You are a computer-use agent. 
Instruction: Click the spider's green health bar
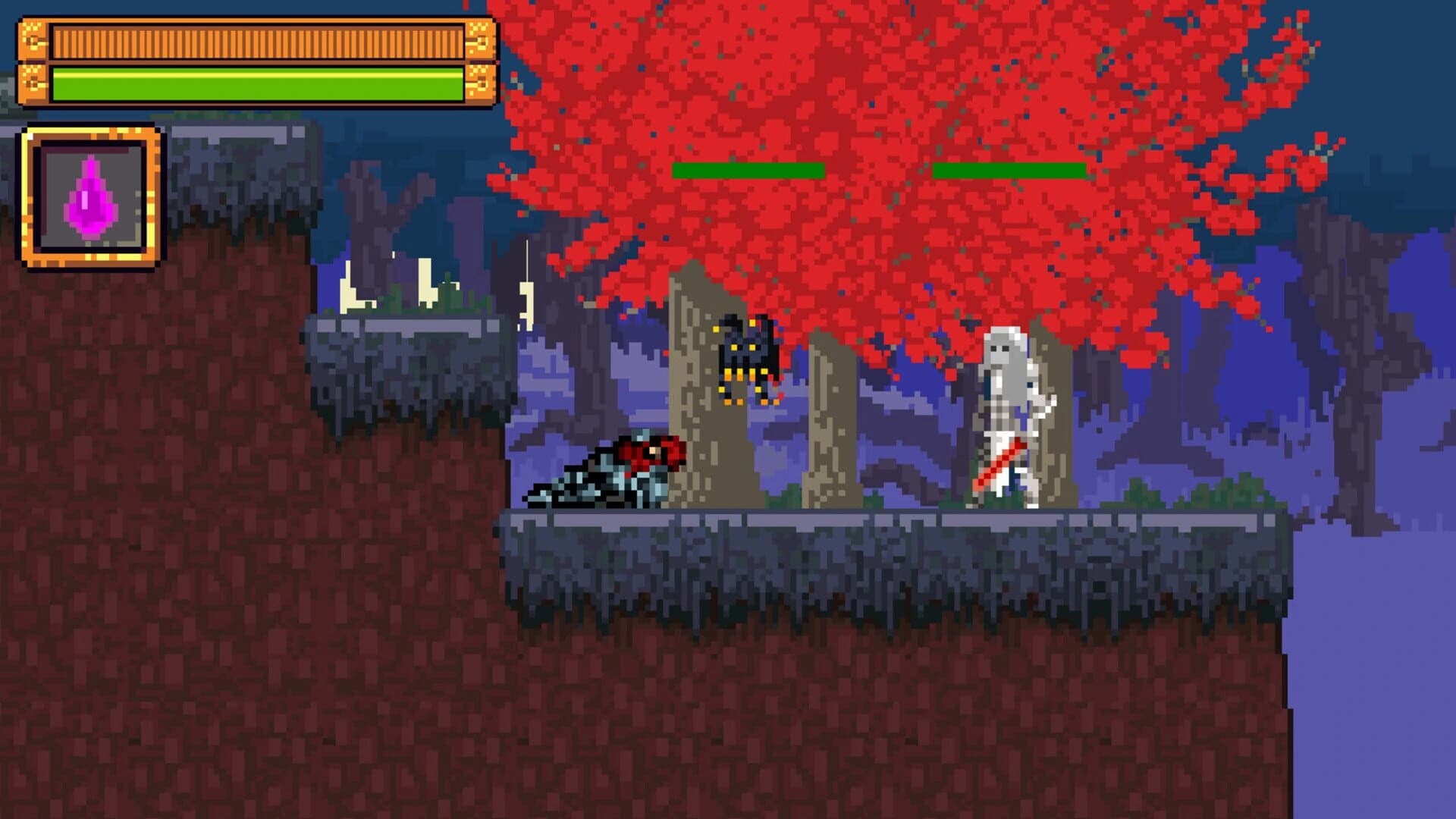point(747,169)
